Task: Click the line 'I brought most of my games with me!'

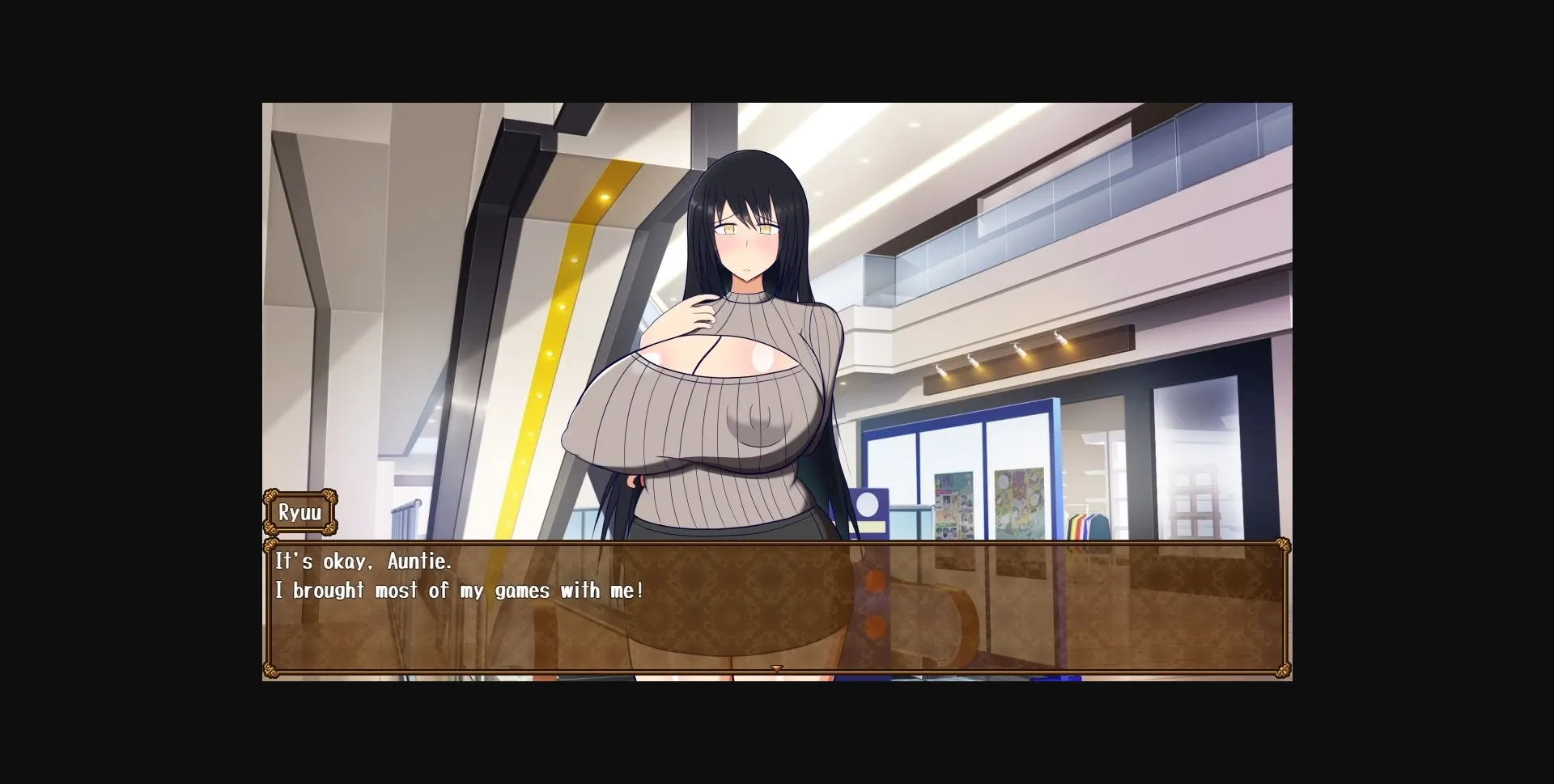Action: tap(458, 591)
